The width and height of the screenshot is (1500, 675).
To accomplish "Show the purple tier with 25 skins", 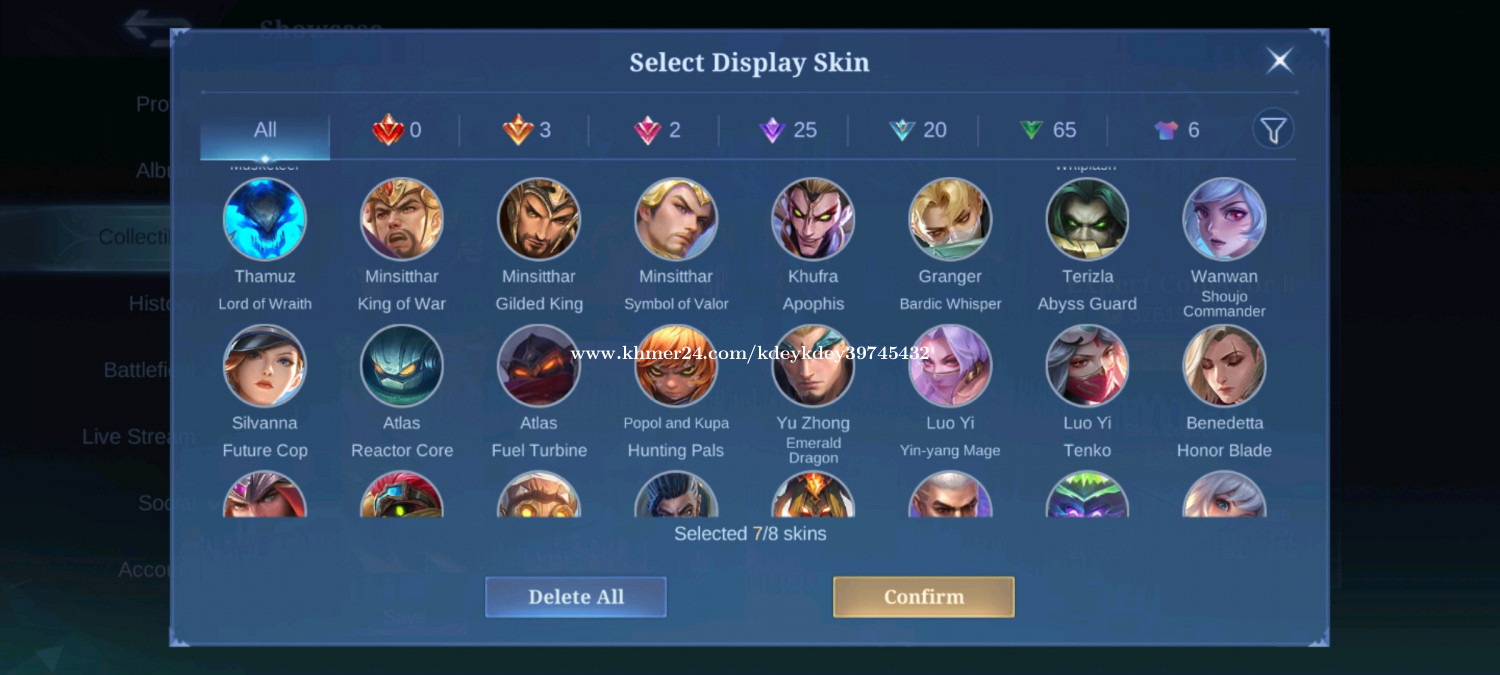I will click(788, 130).
